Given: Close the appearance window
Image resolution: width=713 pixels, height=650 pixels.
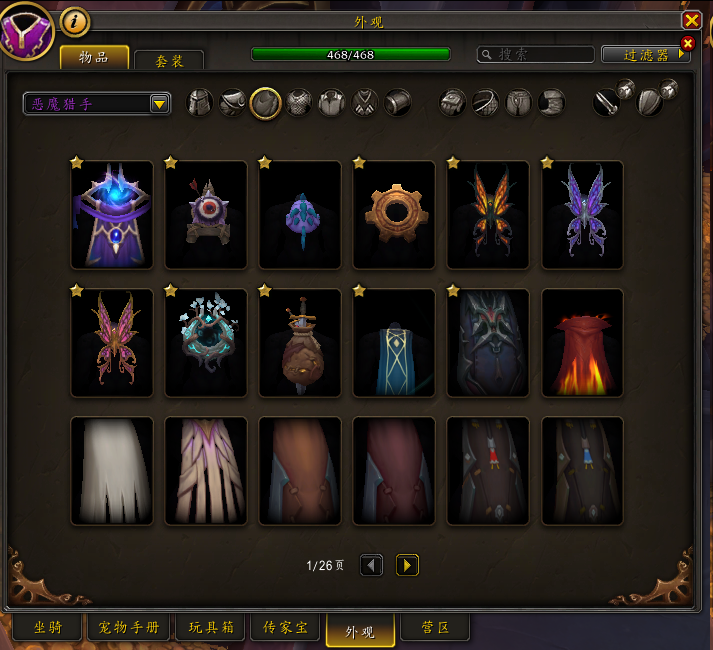Looking at the screenshot, I should [x=691, y=20].
